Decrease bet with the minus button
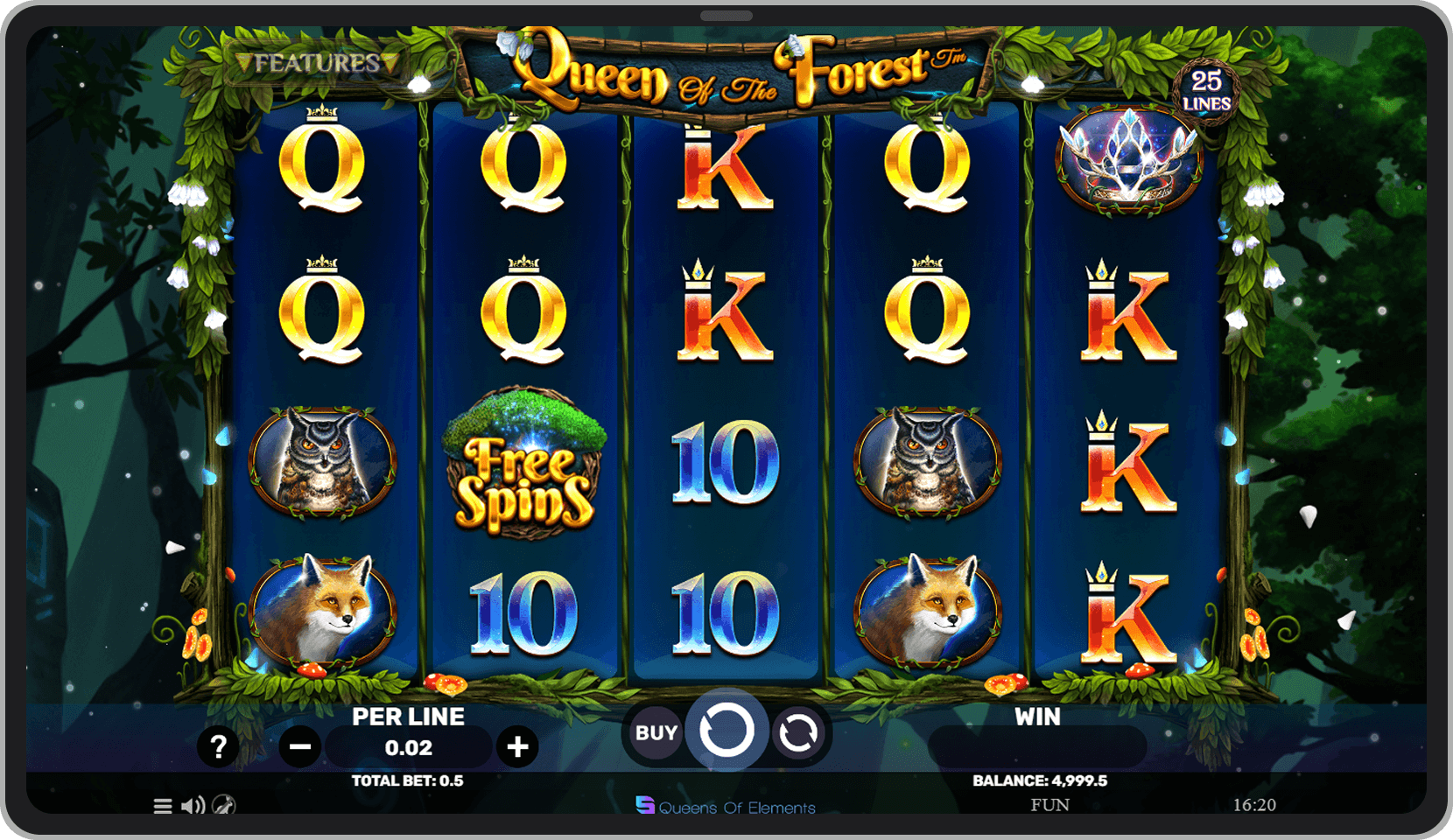The width and height of the screenshot is (1453, 840). (x=300, y=746)
